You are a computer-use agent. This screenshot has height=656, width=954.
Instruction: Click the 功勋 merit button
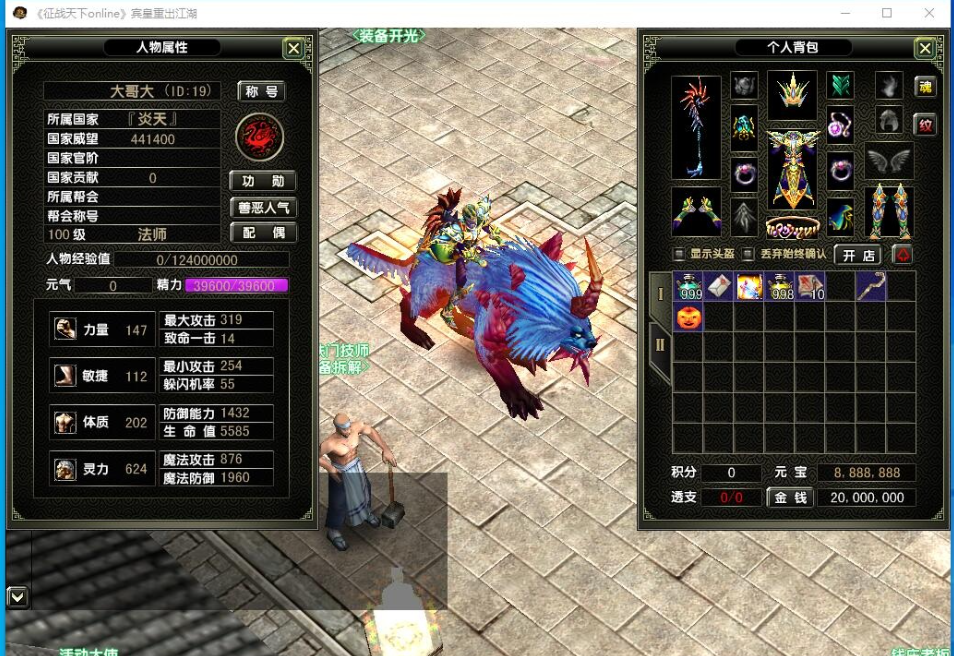262,181
